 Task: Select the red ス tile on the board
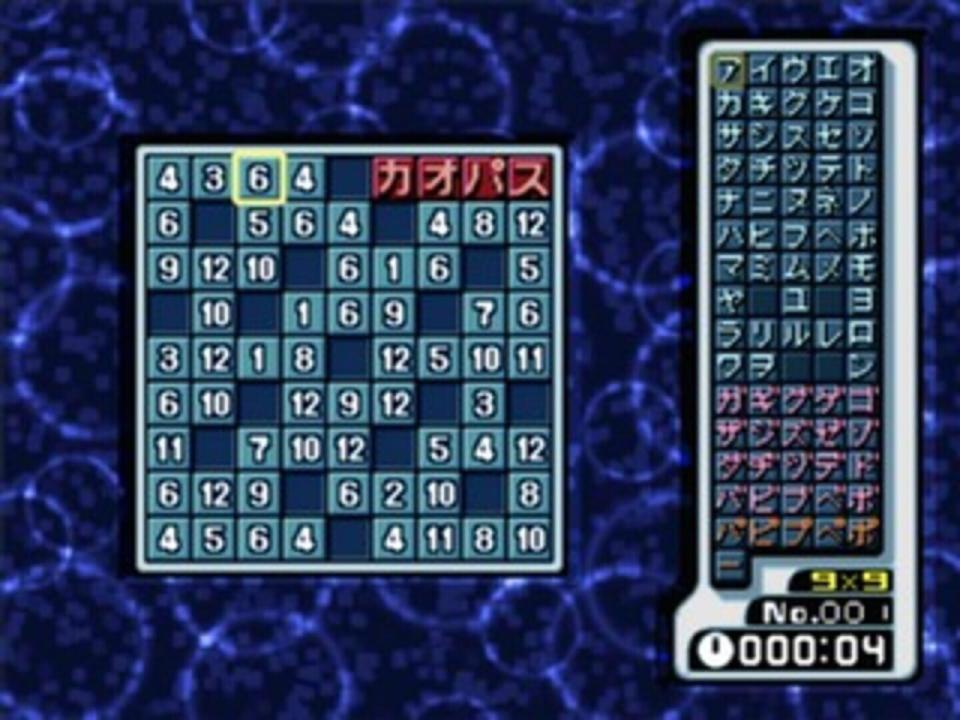(x=532, y=179)
